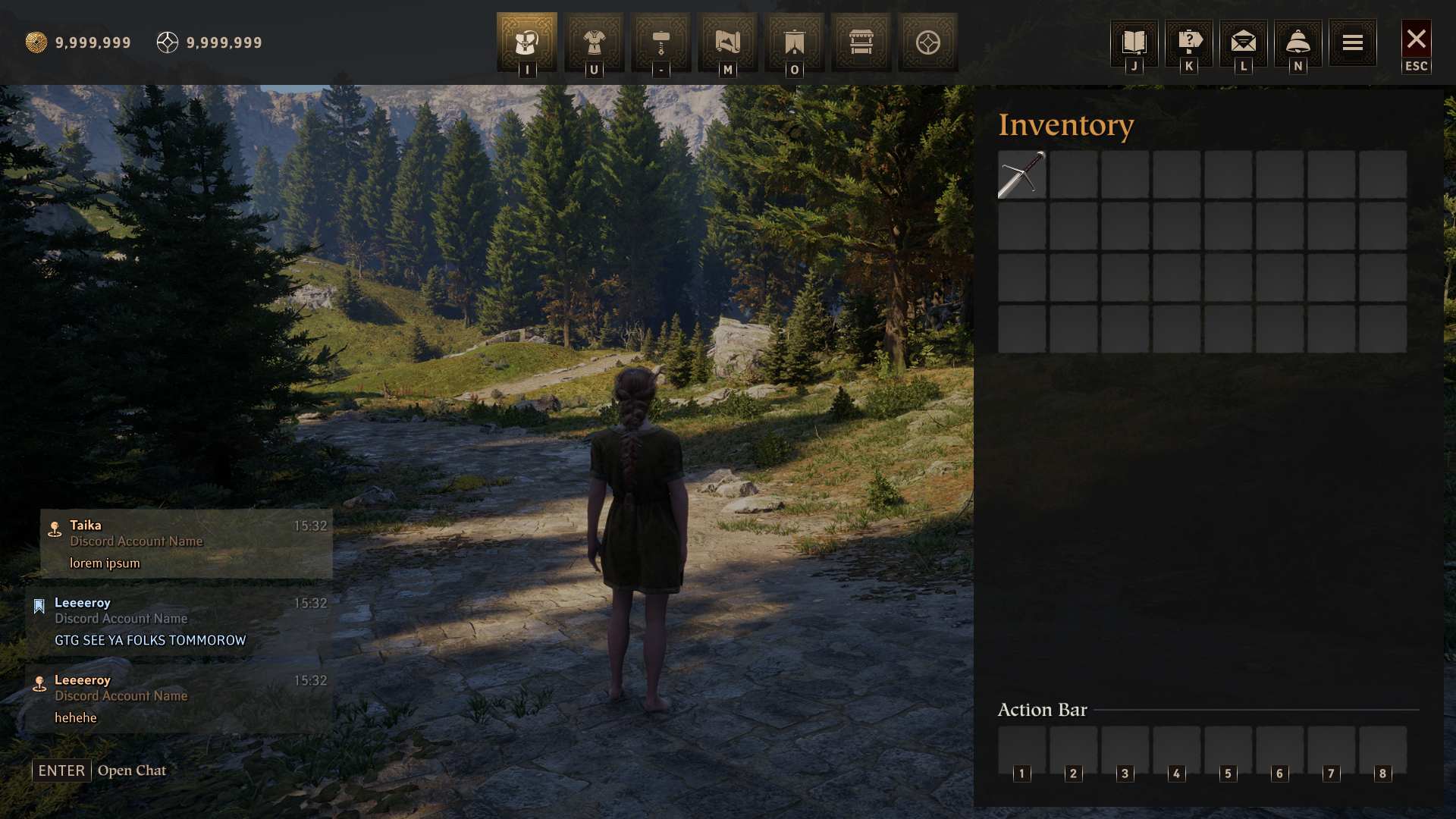The image size is (1456, 819).
Task: Open Chat from the bottom prompt
Action: point(99,770)
